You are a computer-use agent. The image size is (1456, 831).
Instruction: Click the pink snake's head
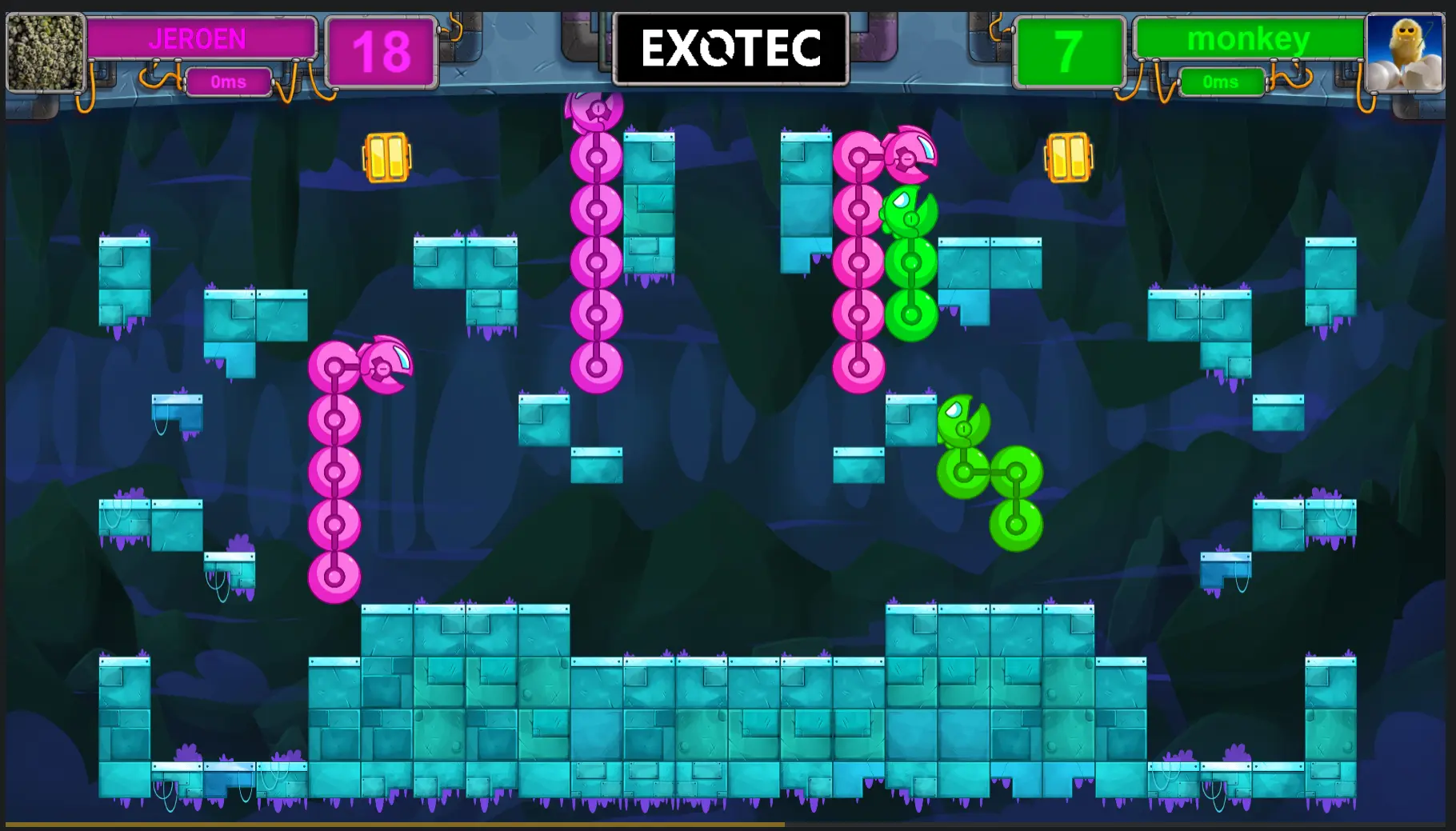(x=384, y=368)
